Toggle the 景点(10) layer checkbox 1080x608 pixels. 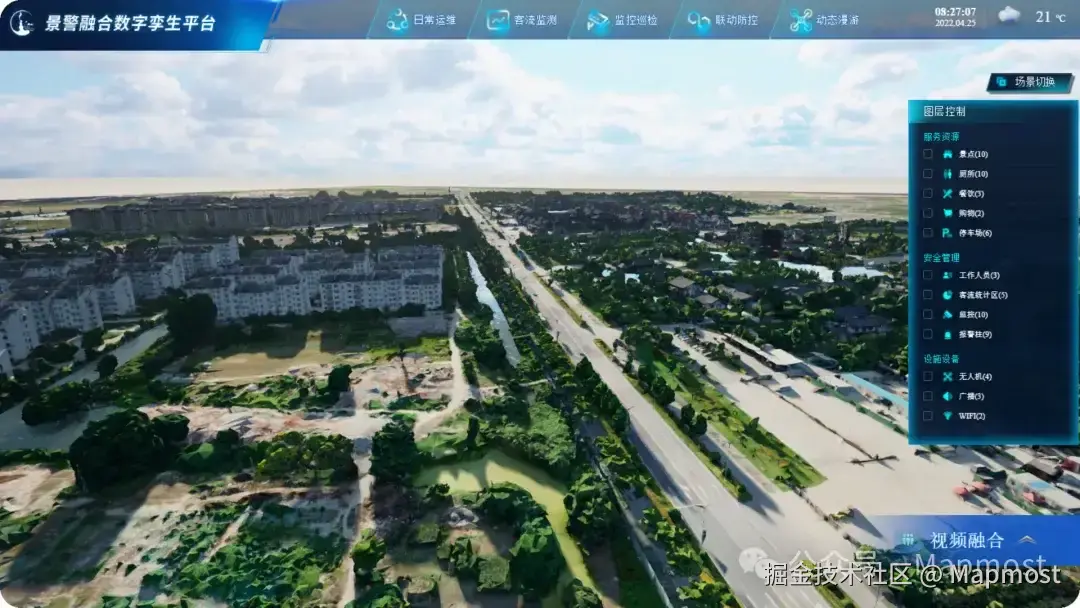click(928, 154)
